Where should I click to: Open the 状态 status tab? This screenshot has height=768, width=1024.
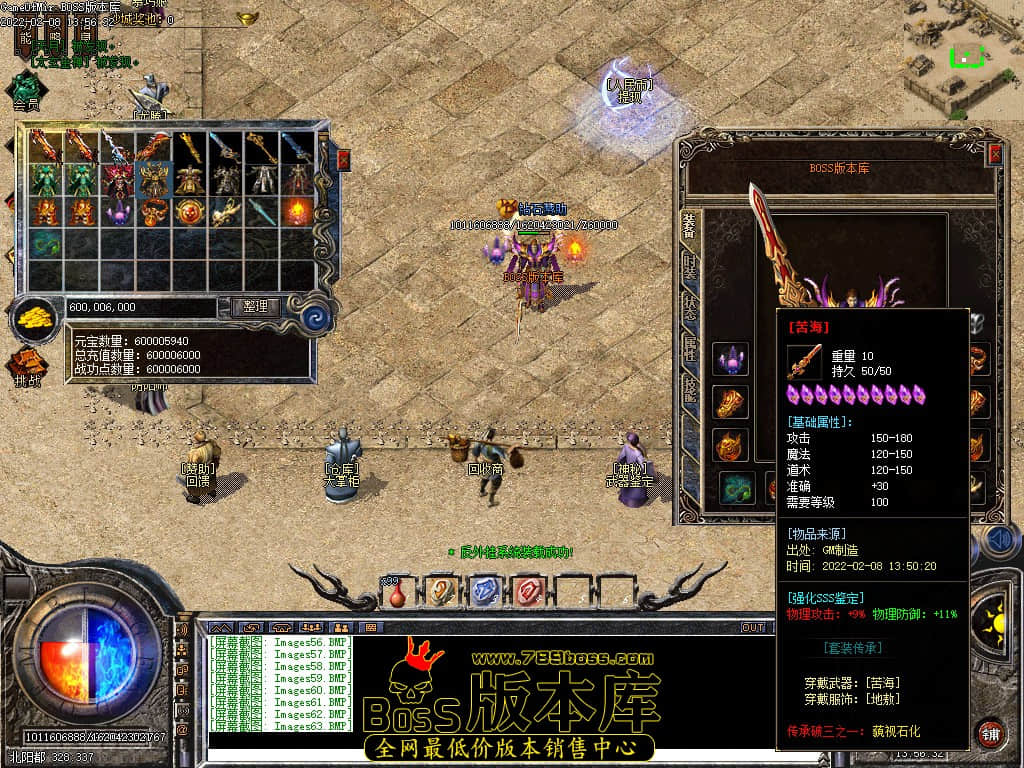[x=690, y=307]
